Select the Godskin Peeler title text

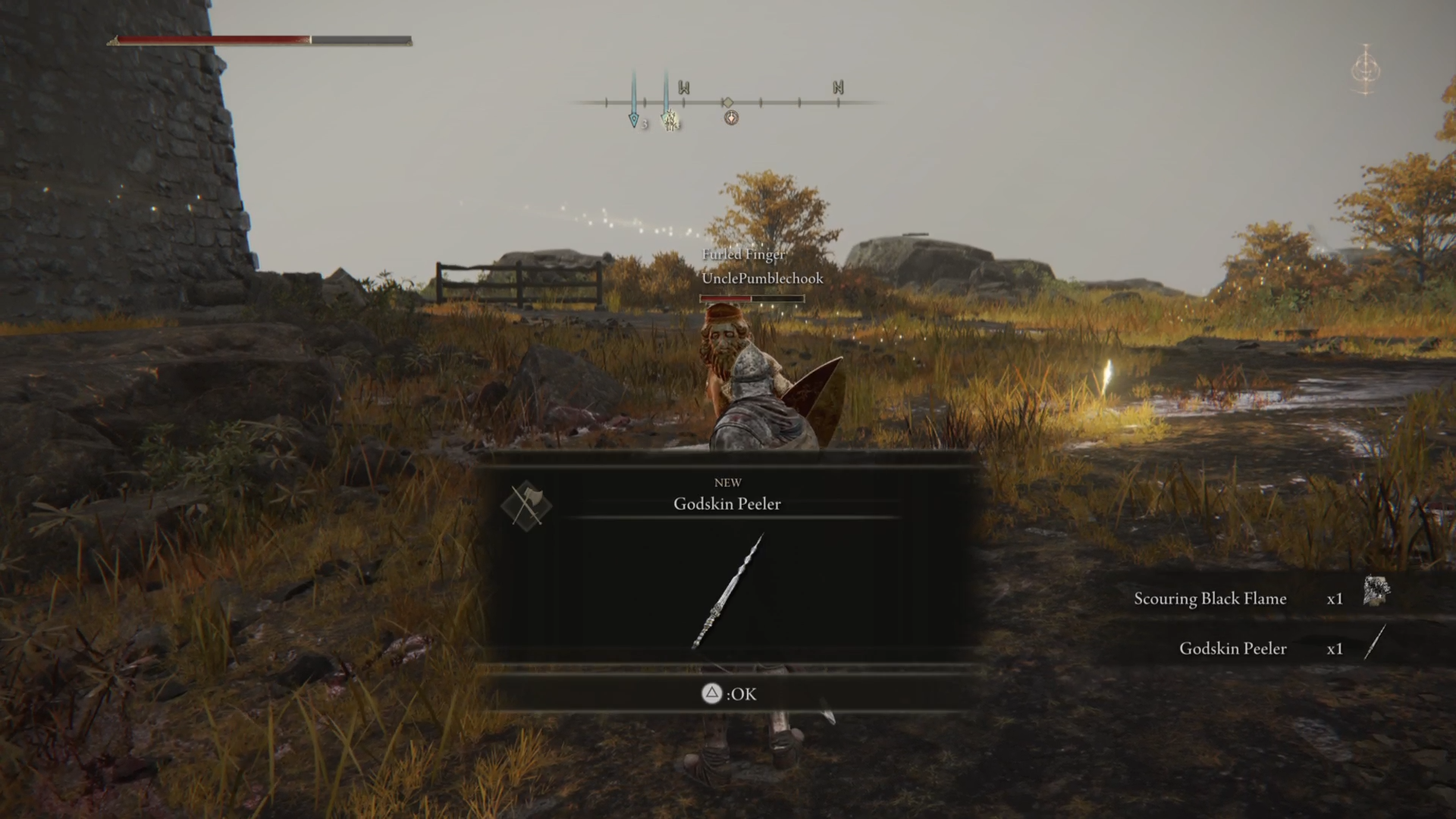[727, 504]
